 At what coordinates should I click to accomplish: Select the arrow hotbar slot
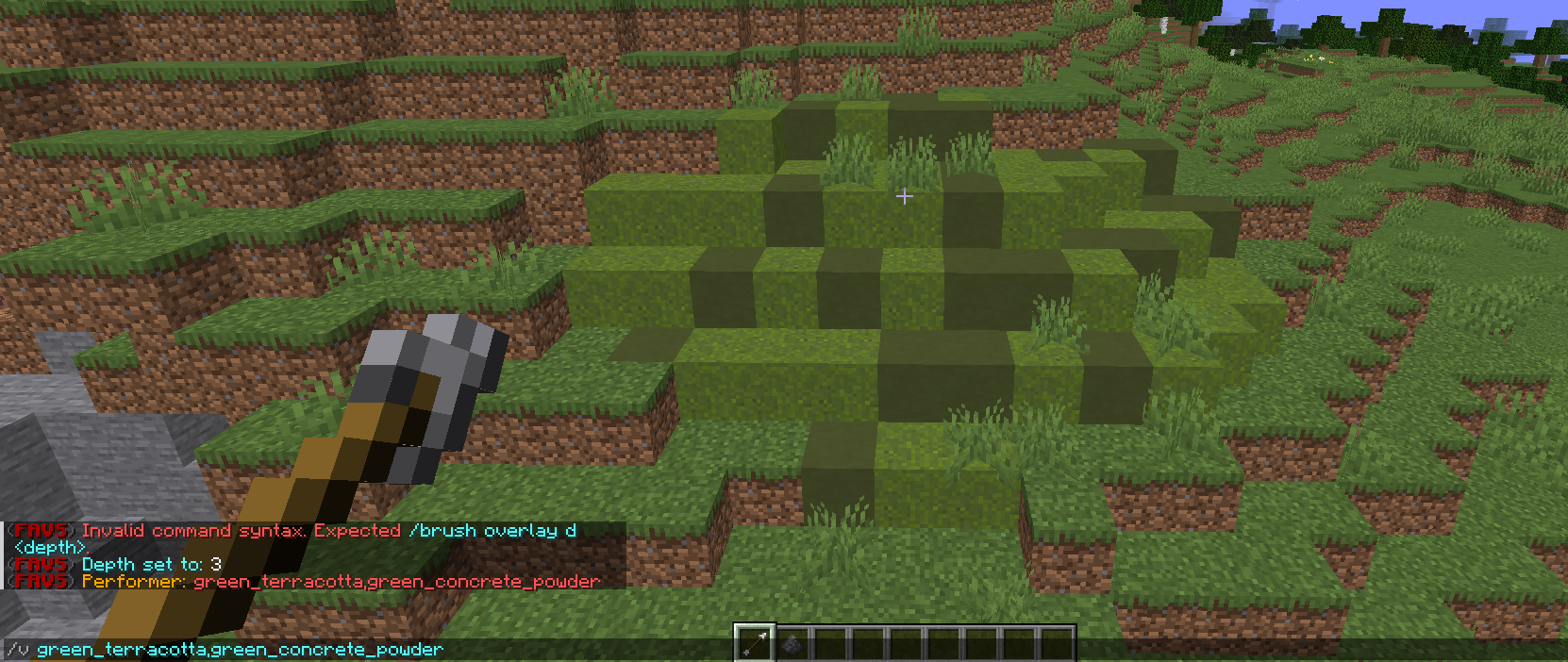coord(755,644)
